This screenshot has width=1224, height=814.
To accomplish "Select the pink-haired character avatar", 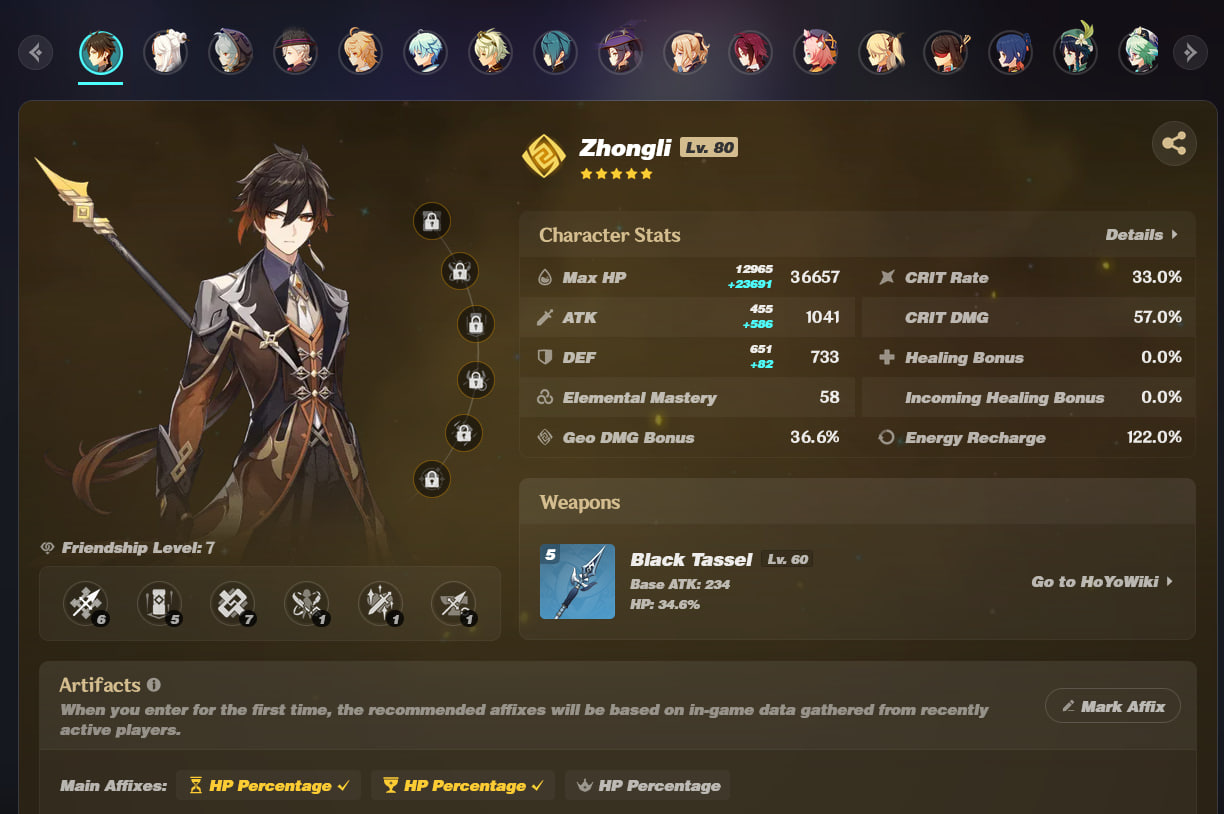I will 814,52.
